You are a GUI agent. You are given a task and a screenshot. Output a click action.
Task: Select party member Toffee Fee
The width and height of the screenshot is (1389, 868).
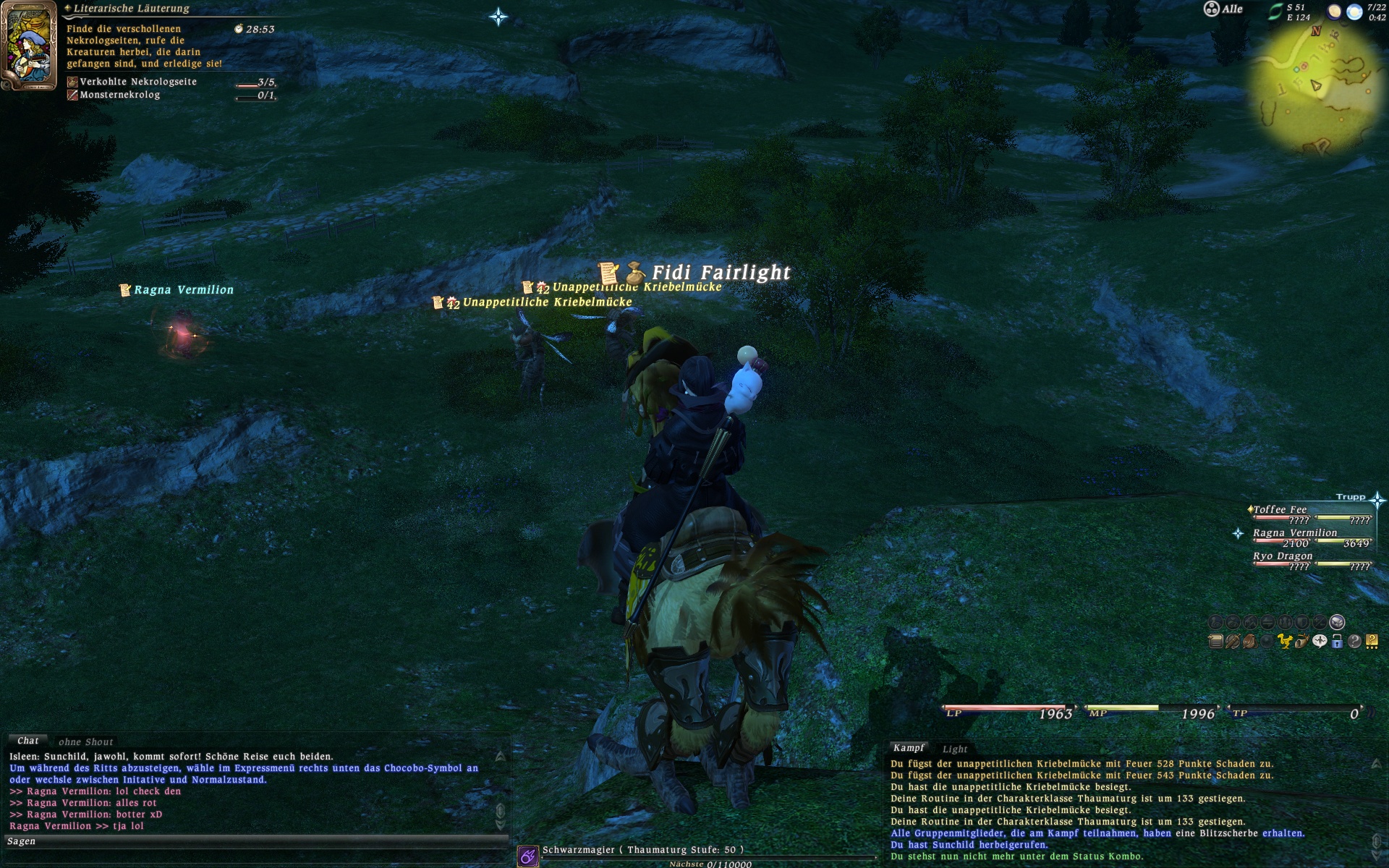[x=1280, y=510]
